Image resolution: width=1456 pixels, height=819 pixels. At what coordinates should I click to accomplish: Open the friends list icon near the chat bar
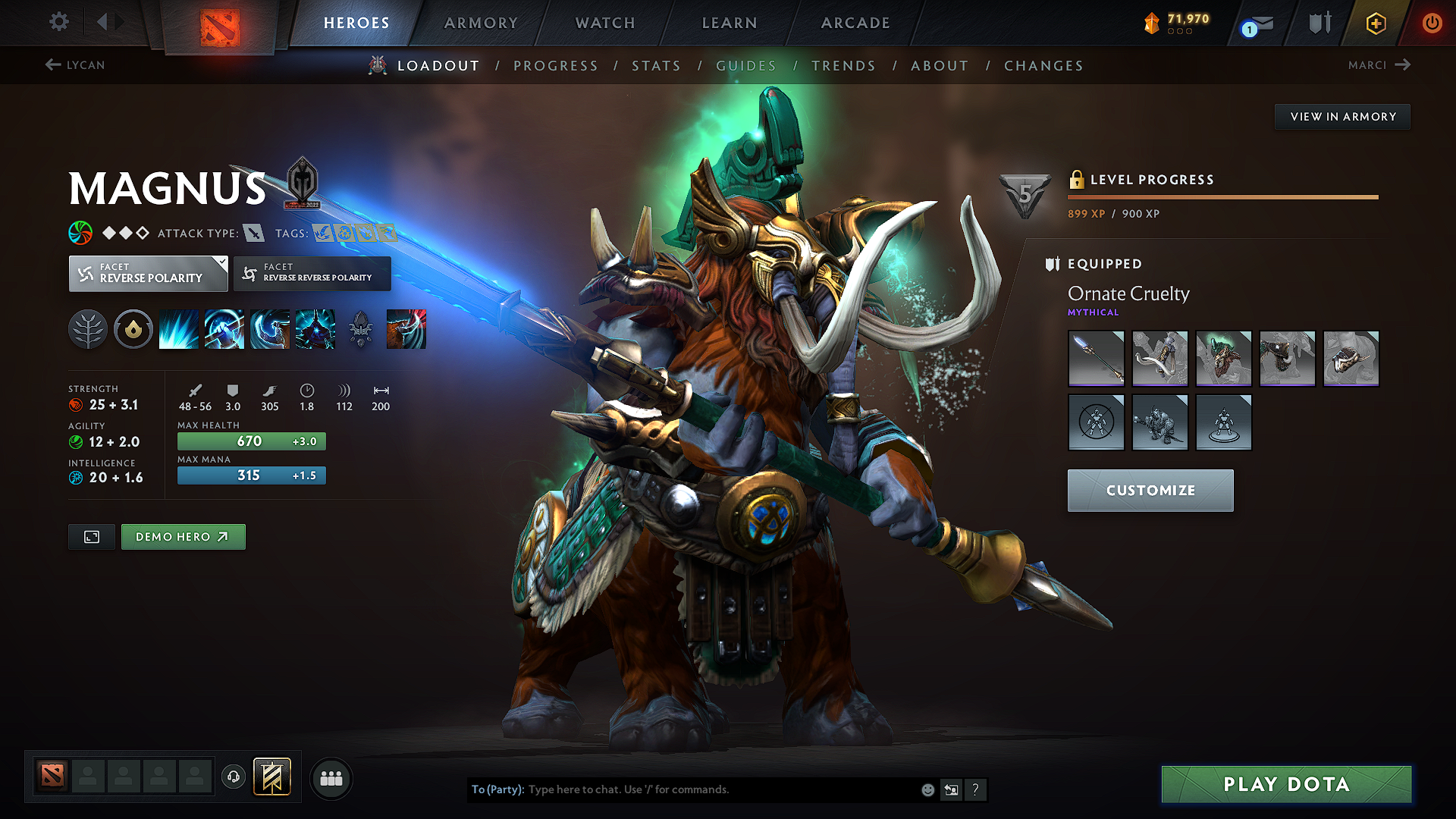pos(331,778)
